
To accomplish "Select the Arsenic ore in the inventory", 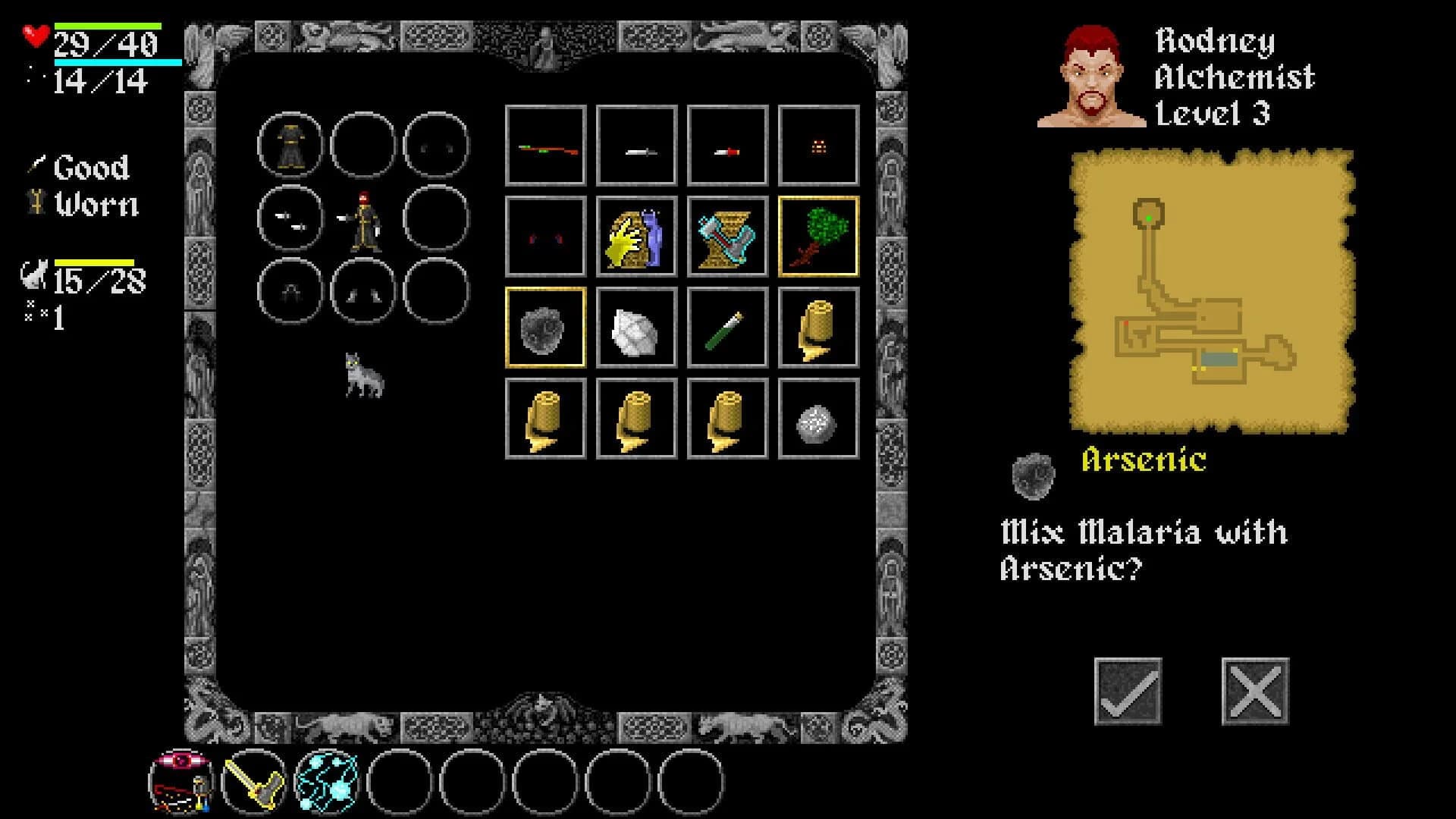I will pyautogui.click(x=545, y=328).
